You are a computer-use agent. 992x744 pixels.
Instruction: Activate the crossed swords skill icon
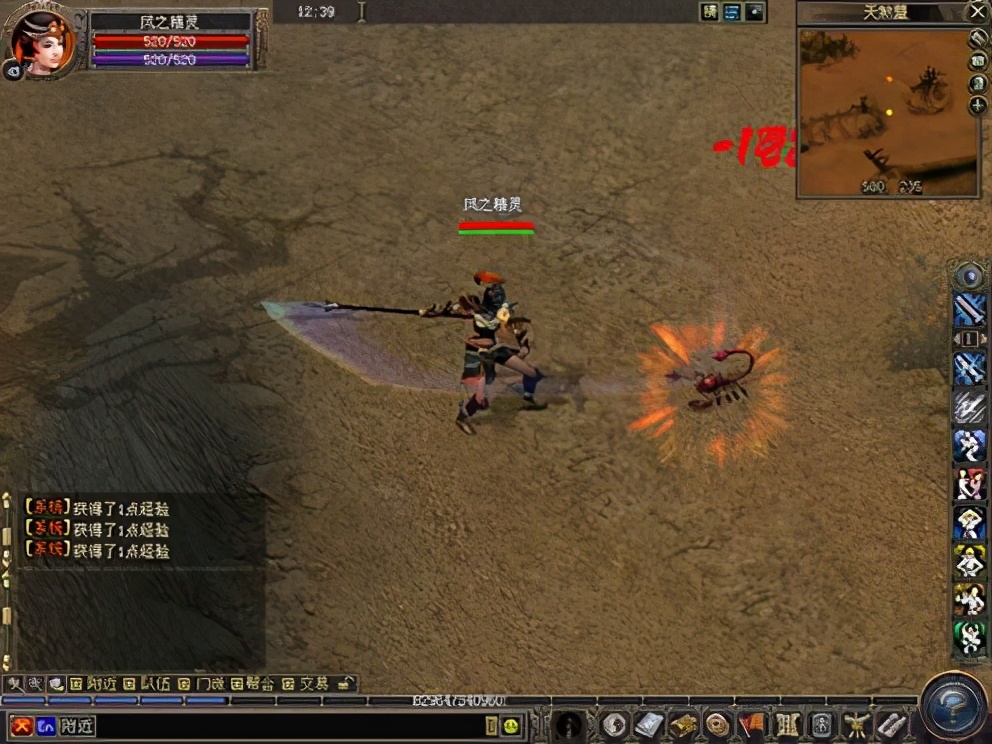[x=969, y=367]
